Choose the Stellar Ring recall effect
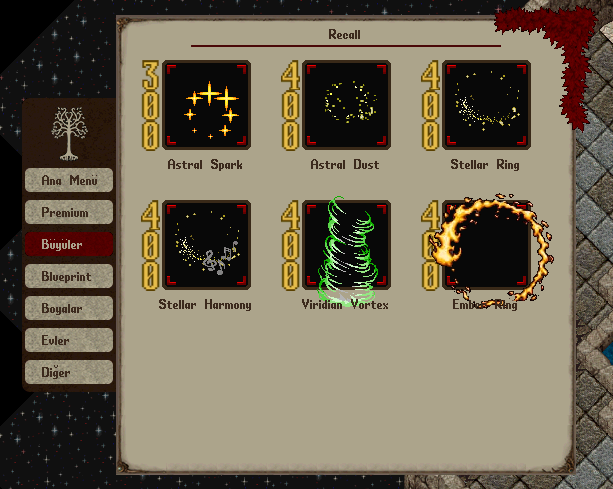The height and width of the screenshot is (489, 613). point(486,106)
